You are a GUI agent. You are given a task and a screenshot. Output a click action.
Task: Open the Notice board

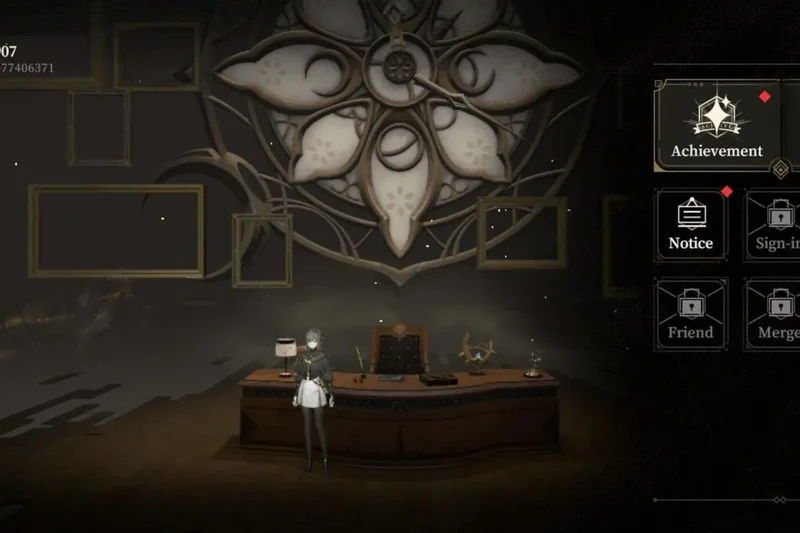point(691,225)
